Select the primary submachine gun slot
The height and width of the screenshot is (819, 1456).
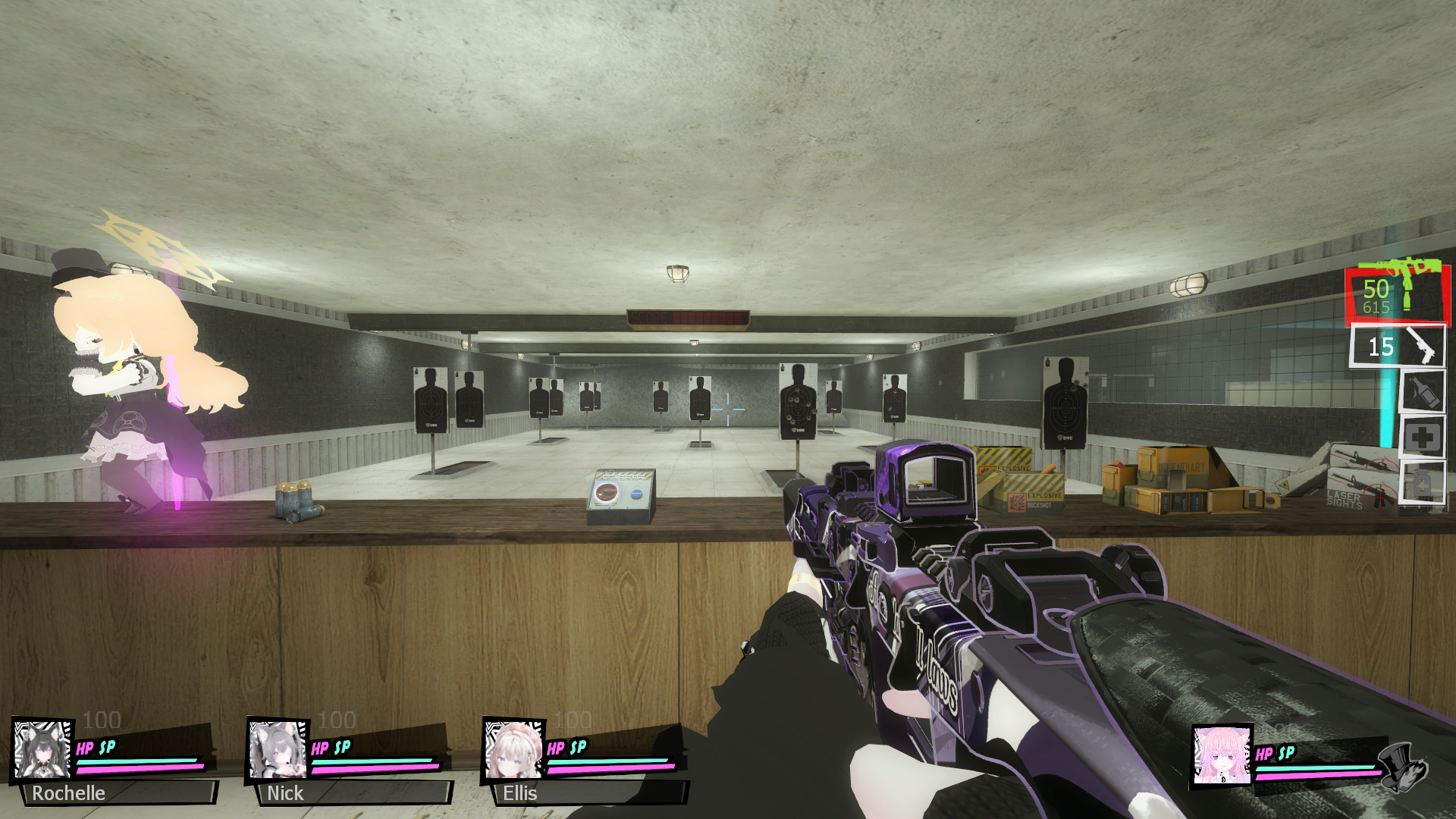pyautogui.click(x=1397, y=294)
